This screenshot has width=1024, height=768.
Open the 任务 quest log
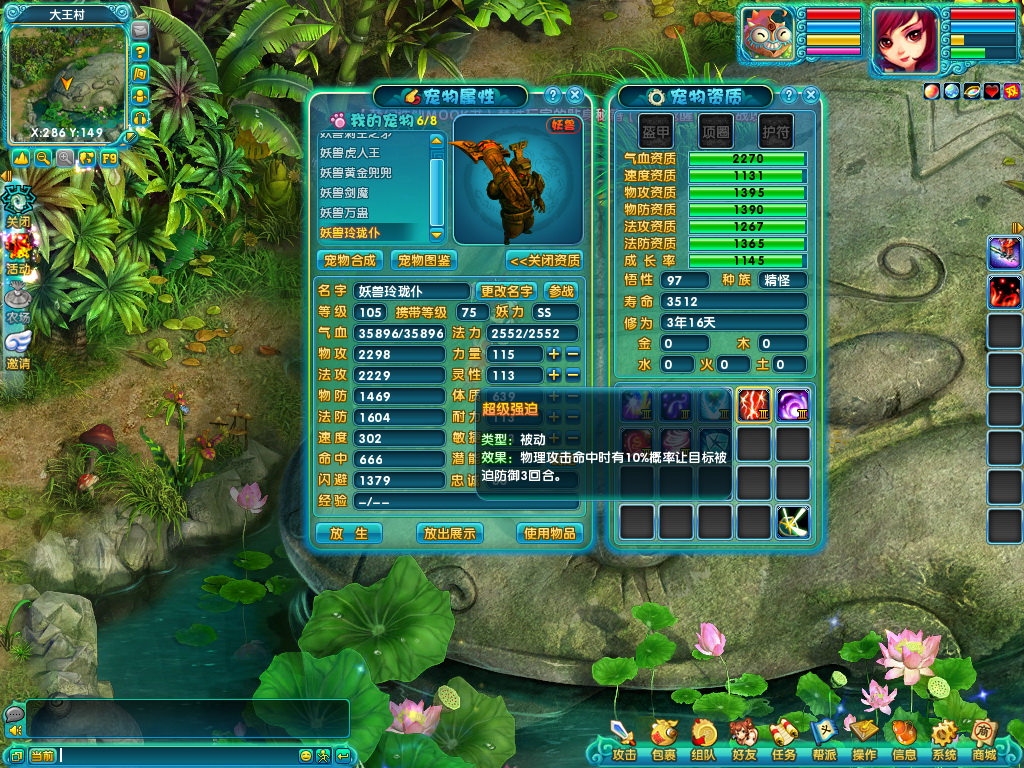(784, 741)
